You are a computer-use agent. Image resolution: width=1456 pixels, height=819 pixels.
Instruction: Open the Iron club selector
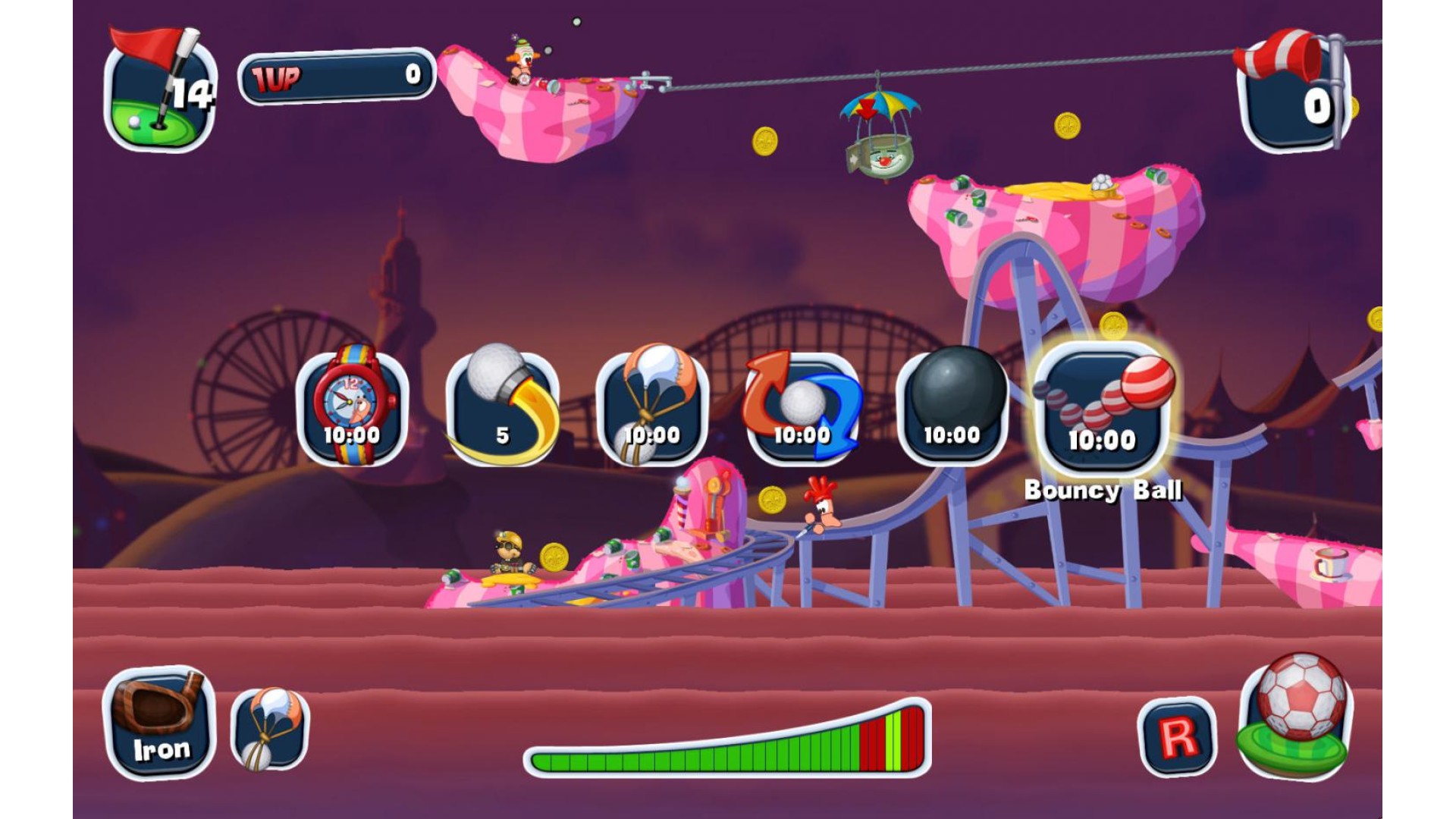(159, 723)
